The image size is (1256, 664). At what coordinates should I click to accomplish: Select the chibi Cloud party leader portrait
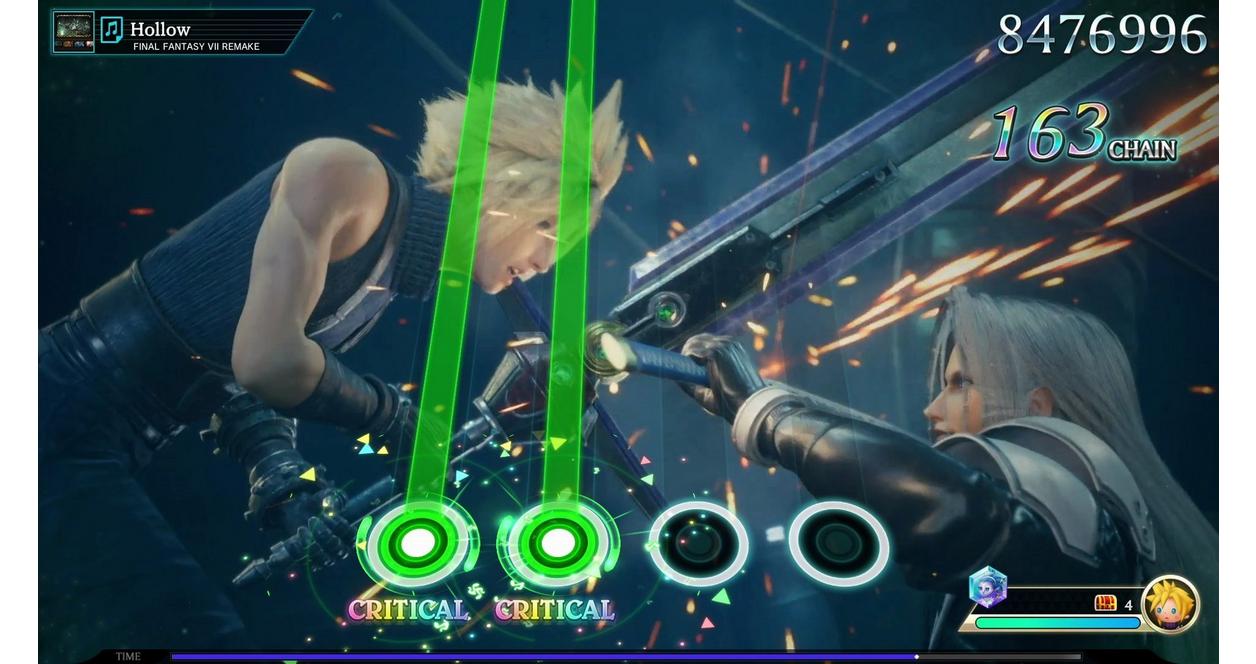point(1169,604)
